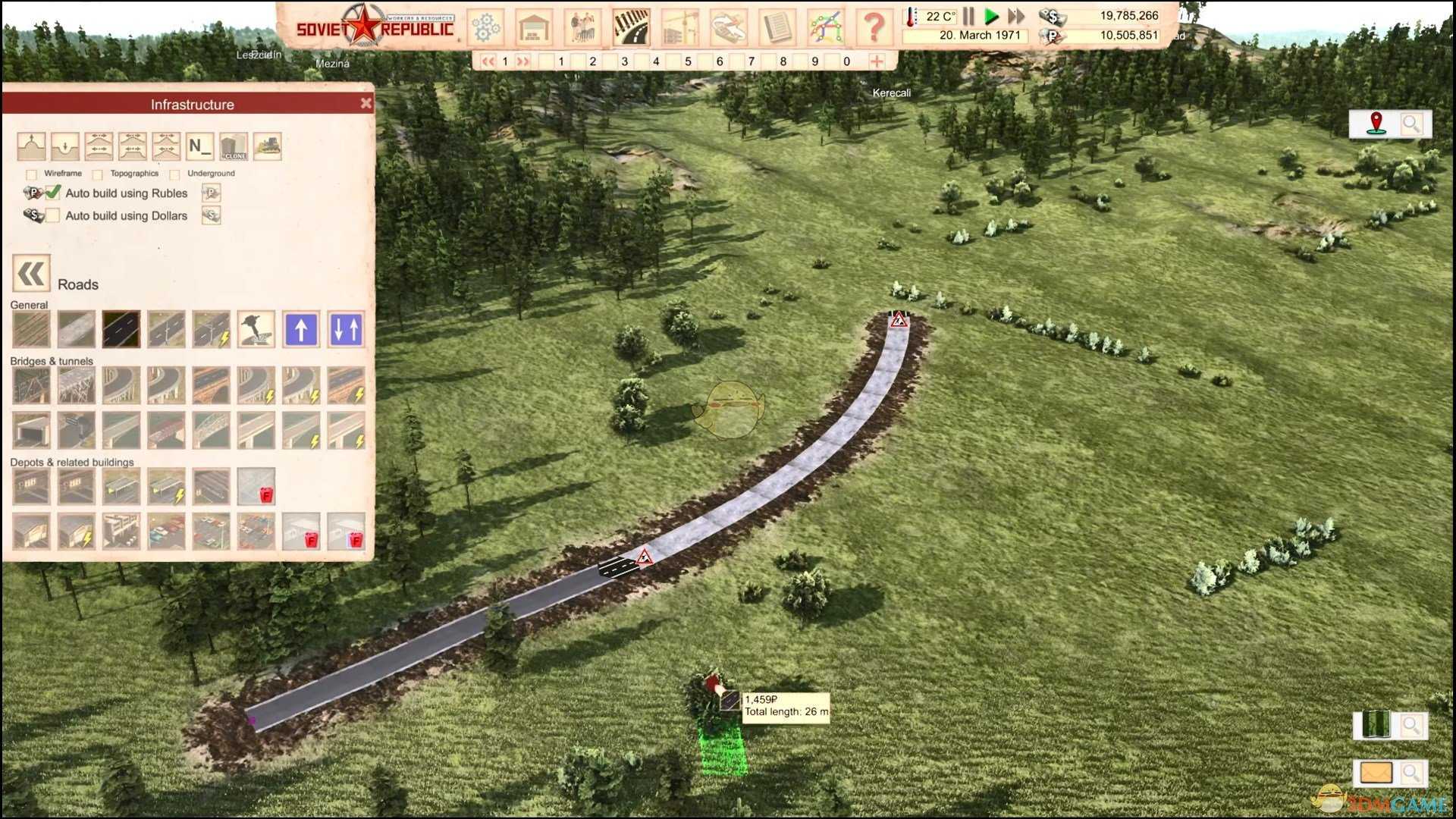Choose the two-way arrows road sign
This screenshot has width=1456, height=819.
346,329
